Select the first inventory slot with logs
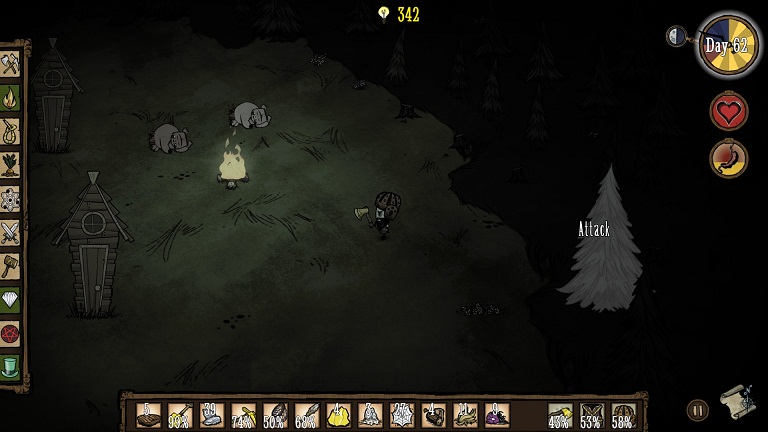The height and width of the screenshot is (432, 768). click(148, 414)
